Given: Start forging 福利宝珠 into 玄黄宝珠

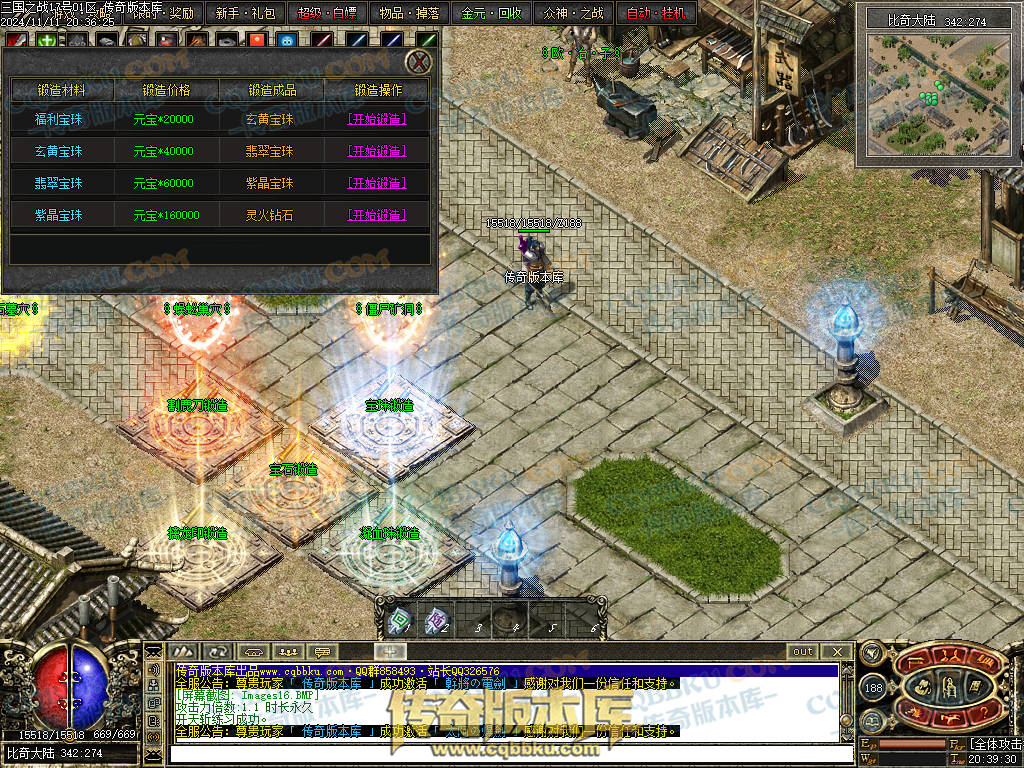Looking at the screenshot, I should (376, 119).
